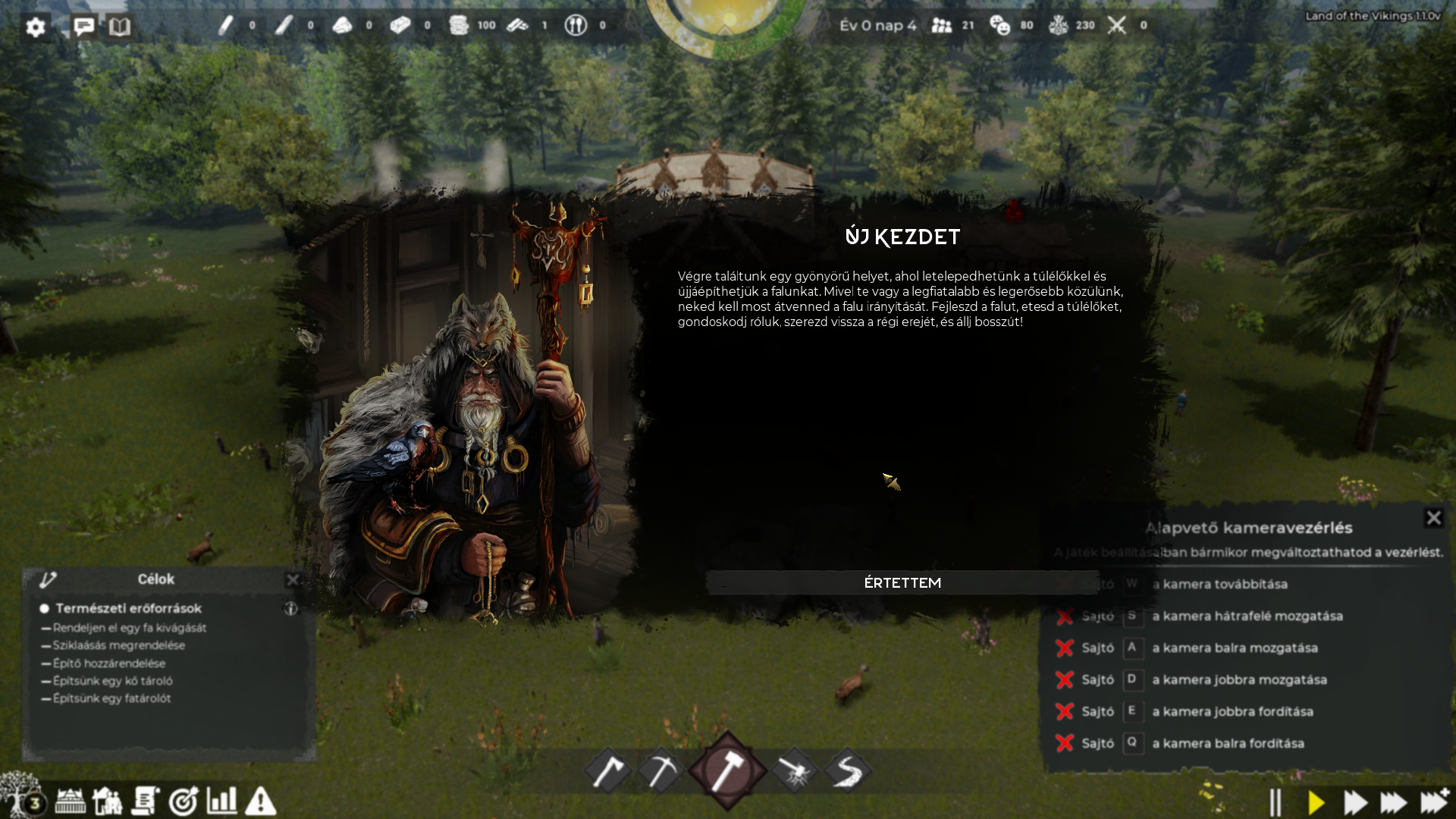The image size is (1456, 819).
Task: Open the warning triangle alerts panel
Action: [260, 801]
